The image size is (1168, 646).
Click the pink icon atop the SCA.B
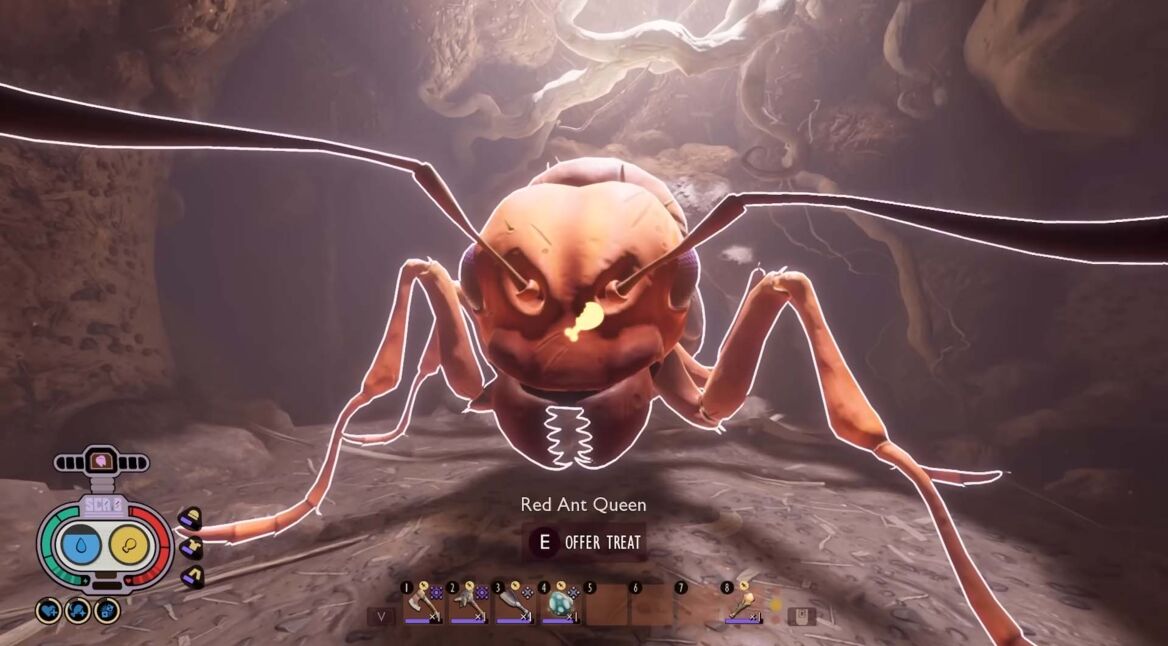click(x=101, y=461)
